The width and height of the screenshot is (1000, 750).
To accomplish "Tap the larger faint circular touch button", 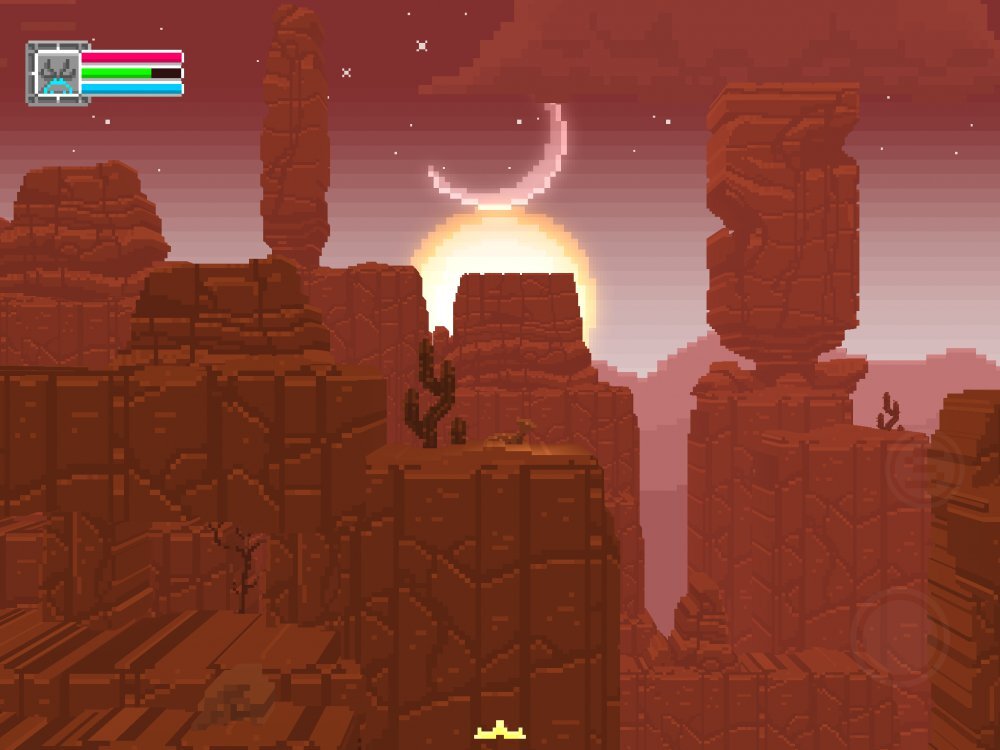I will pos(899,634).
